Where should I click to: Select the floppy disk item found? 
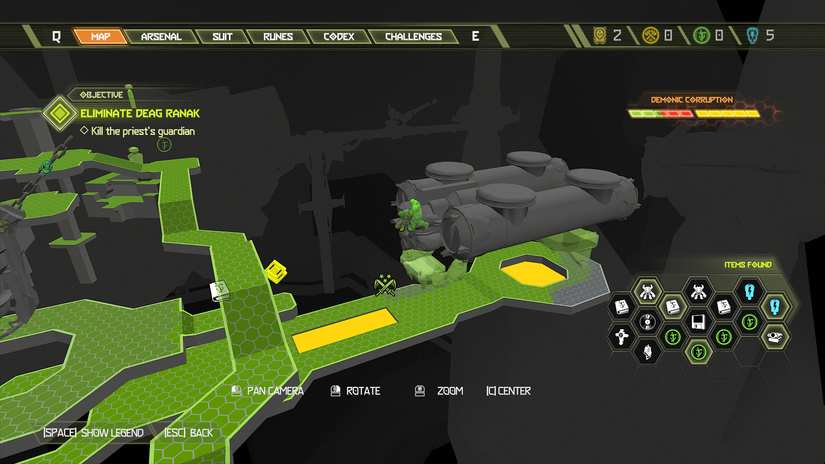pos(699,322)
